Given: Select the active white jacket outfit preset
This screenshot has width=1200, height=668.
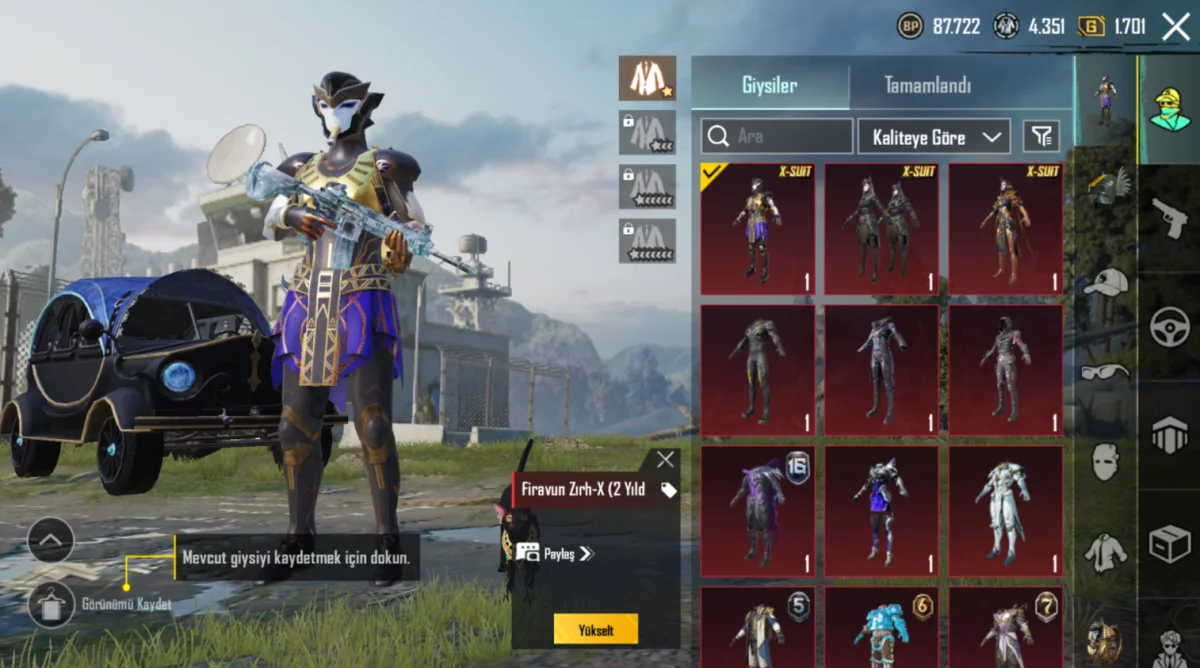Looking at the screenshot, I should coord(647,78).
